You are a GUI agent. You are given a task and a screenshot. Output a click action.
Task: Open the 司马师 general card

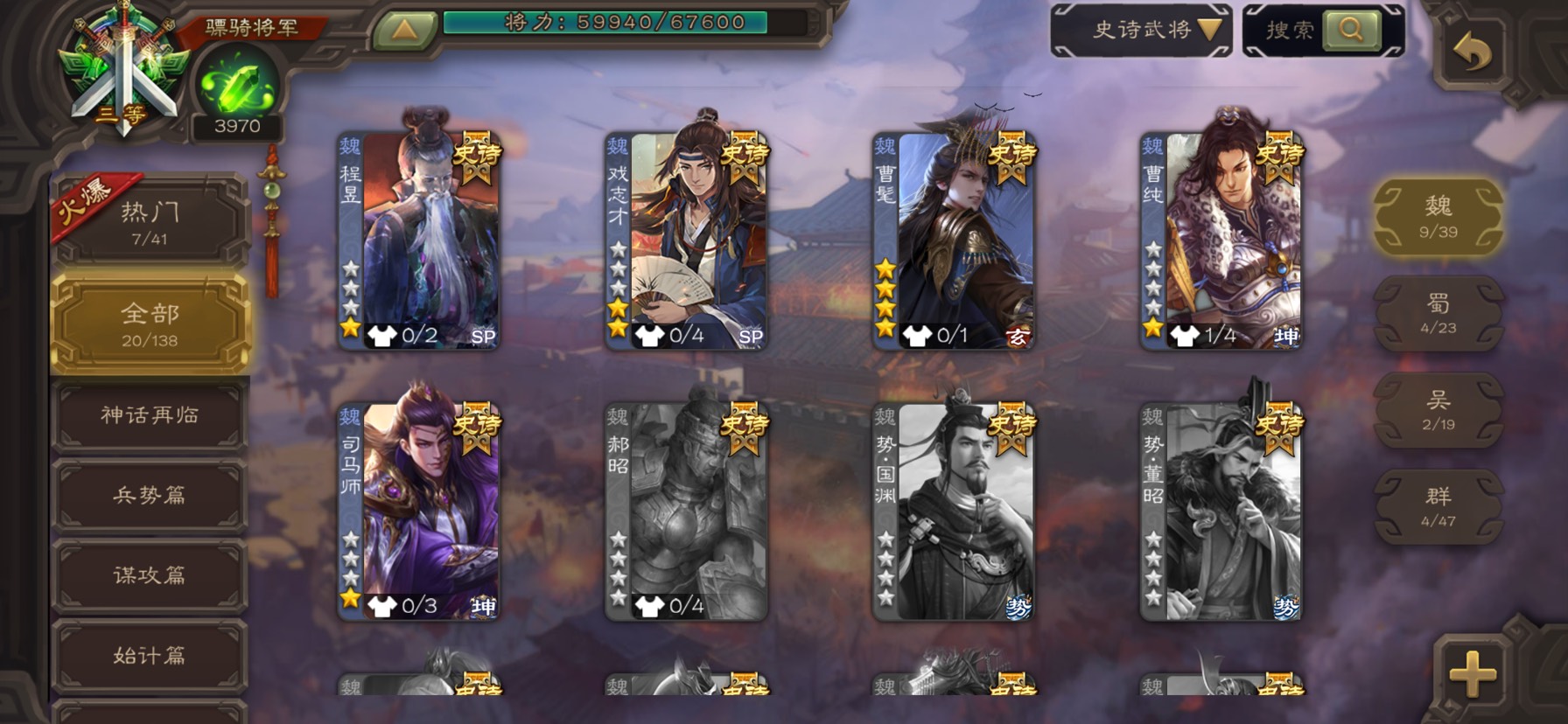420,512
